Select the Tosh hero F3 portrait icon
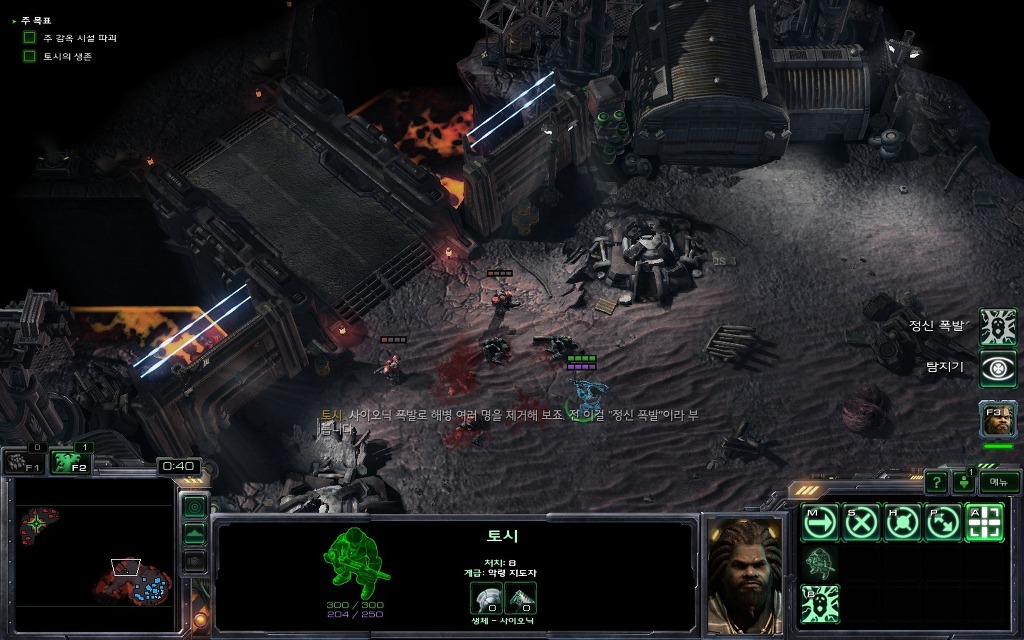1024x640 pixels. (997, 419)
